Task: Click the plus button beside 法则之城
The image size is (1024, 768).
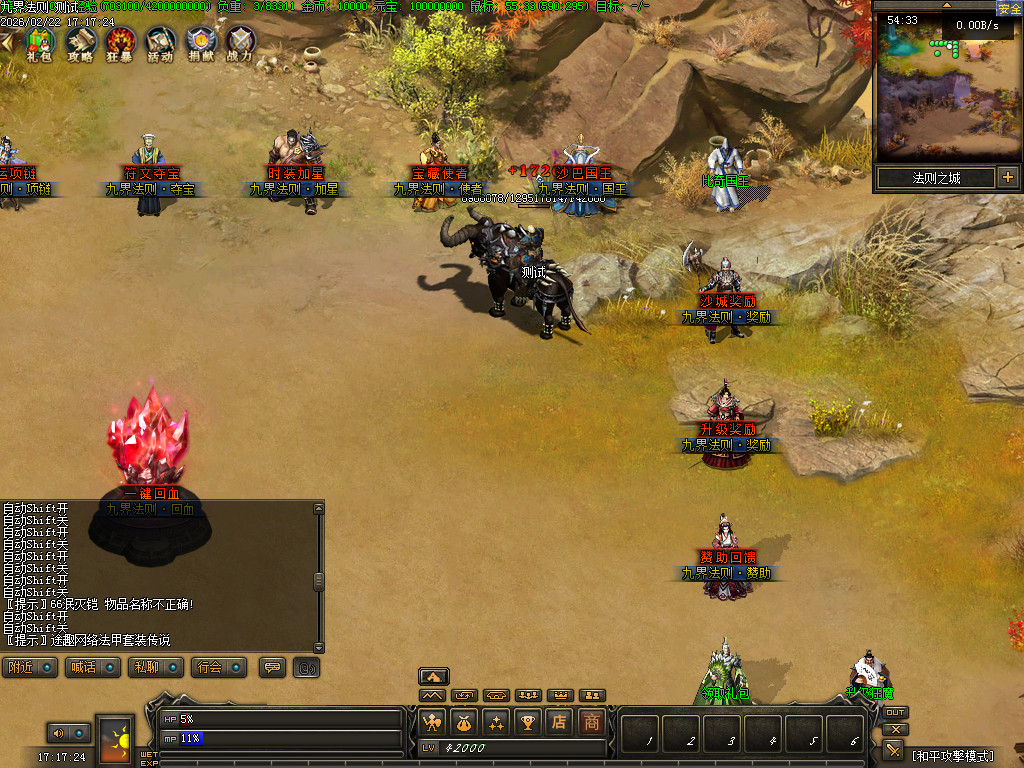Action: 1007,178
